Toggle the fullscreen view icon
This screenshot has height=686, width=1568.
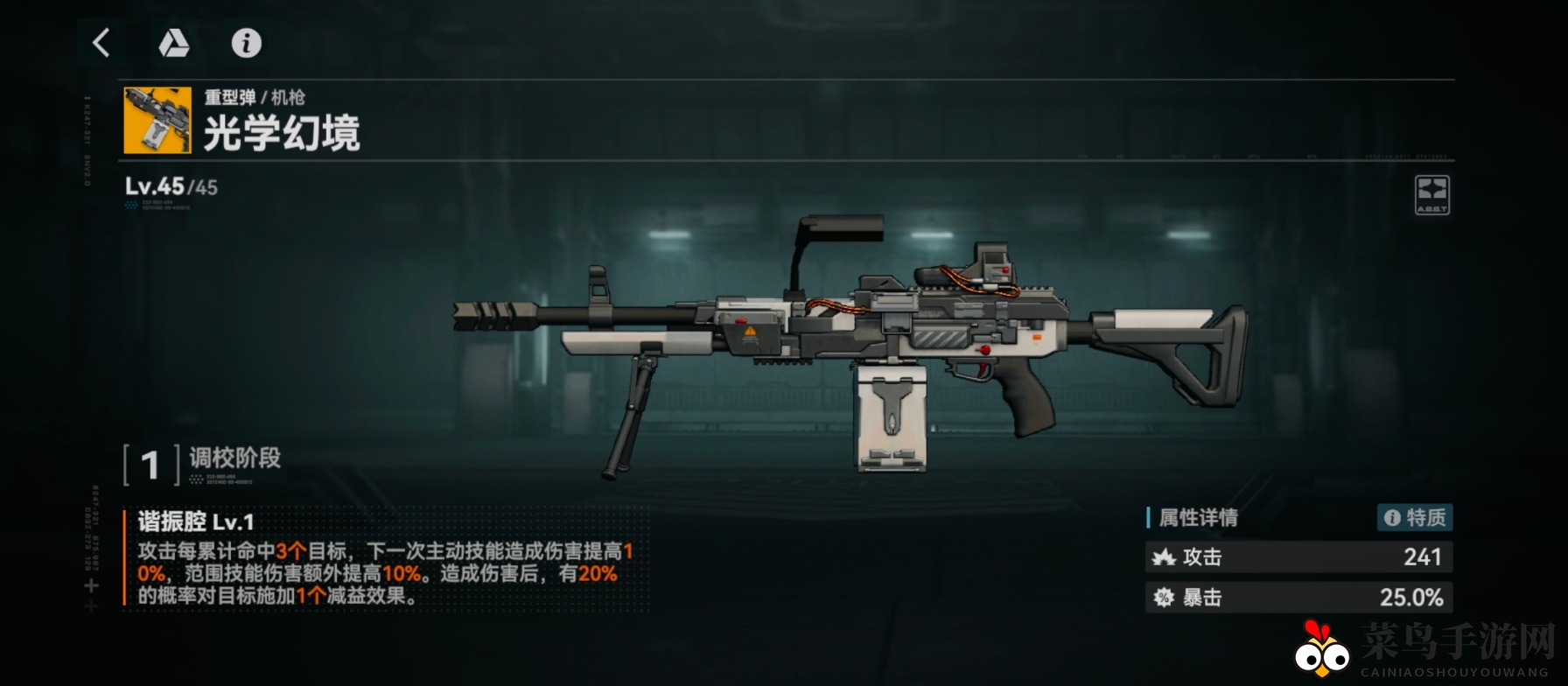coord(1431,194)
